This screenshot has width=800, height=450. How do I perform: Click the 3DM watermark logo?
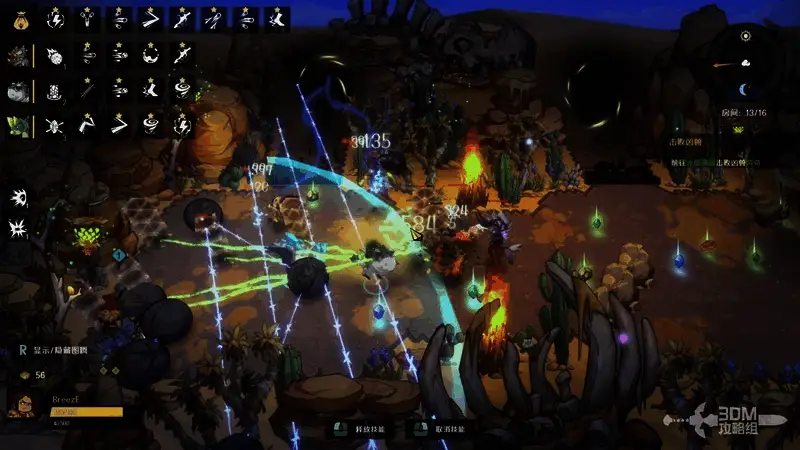[735, 420]
